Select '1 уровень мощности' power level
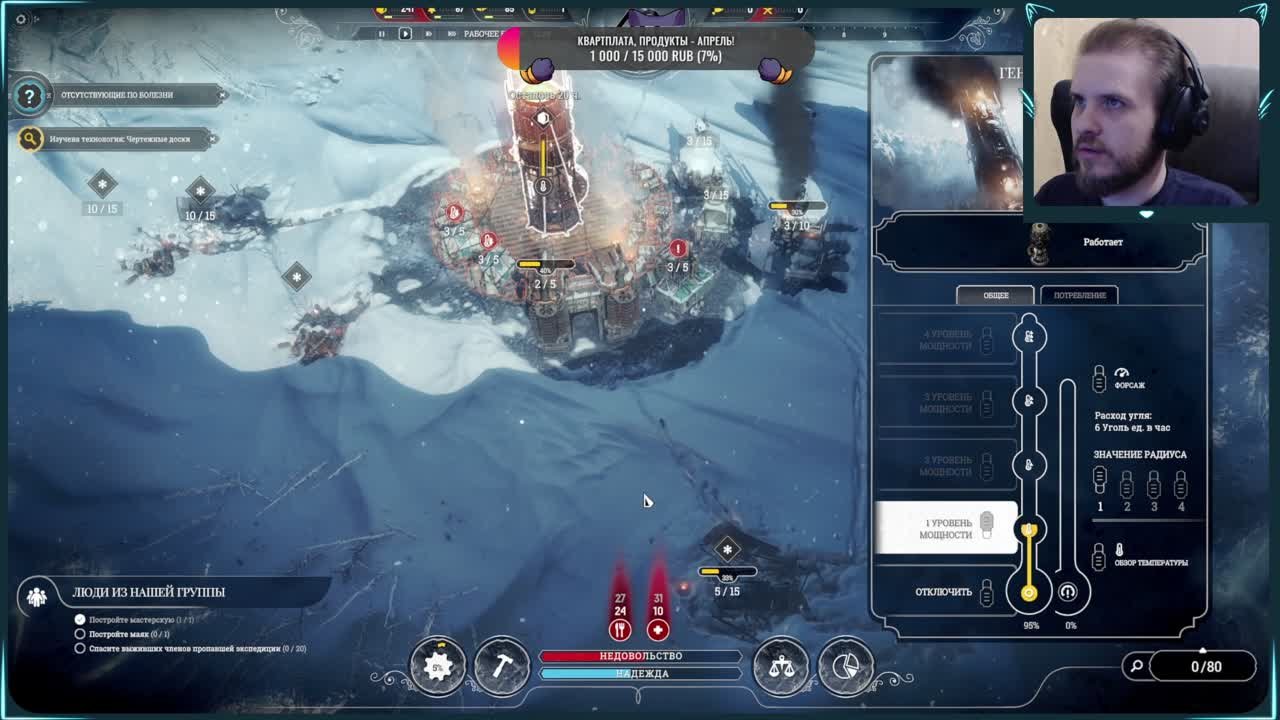The image size is (1280, 720). click(x=946, y=528)
